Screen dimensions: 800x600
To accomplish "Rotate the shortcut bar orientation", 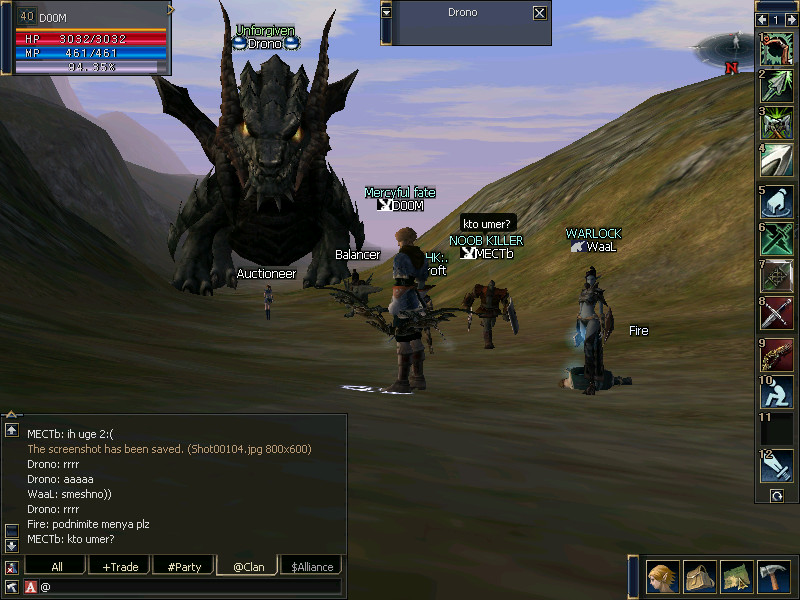I will (x=776, y=495).
